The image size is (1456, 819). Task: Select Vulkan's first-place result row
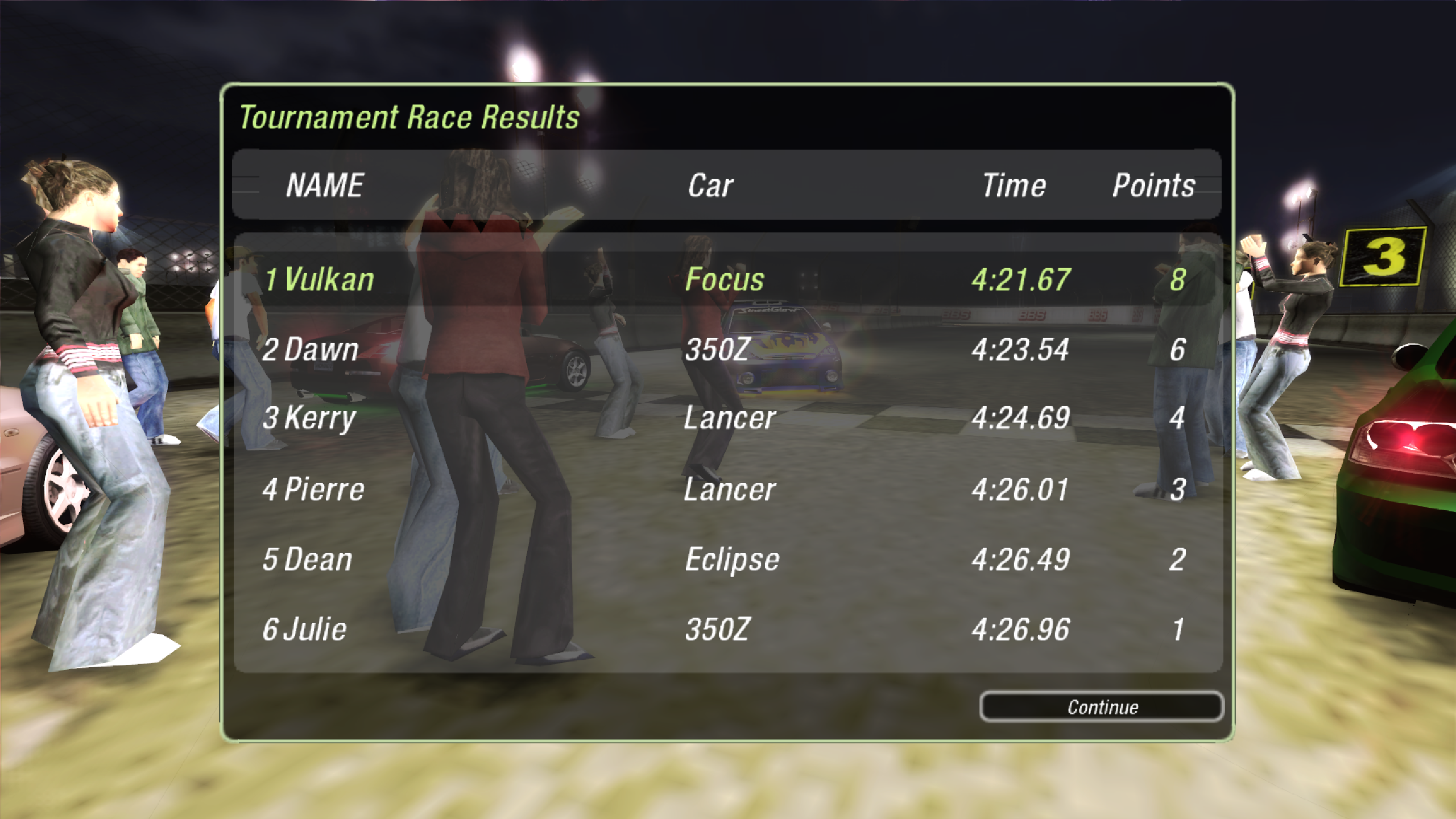click(x=727, y=279)
